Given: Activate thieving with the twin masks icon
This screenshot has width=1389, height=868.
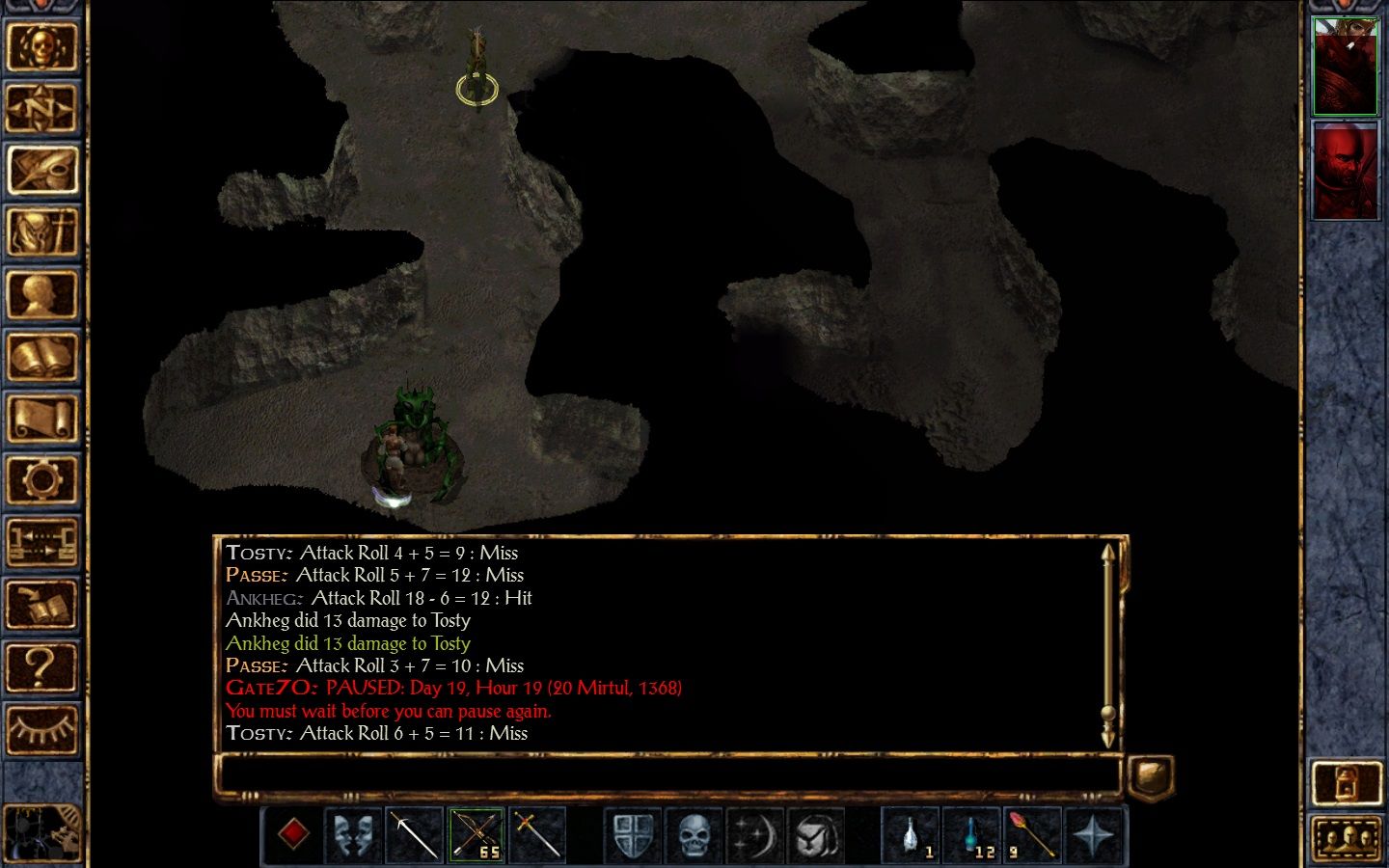Looking at the screenshot, I should click(x=353, y=834).
